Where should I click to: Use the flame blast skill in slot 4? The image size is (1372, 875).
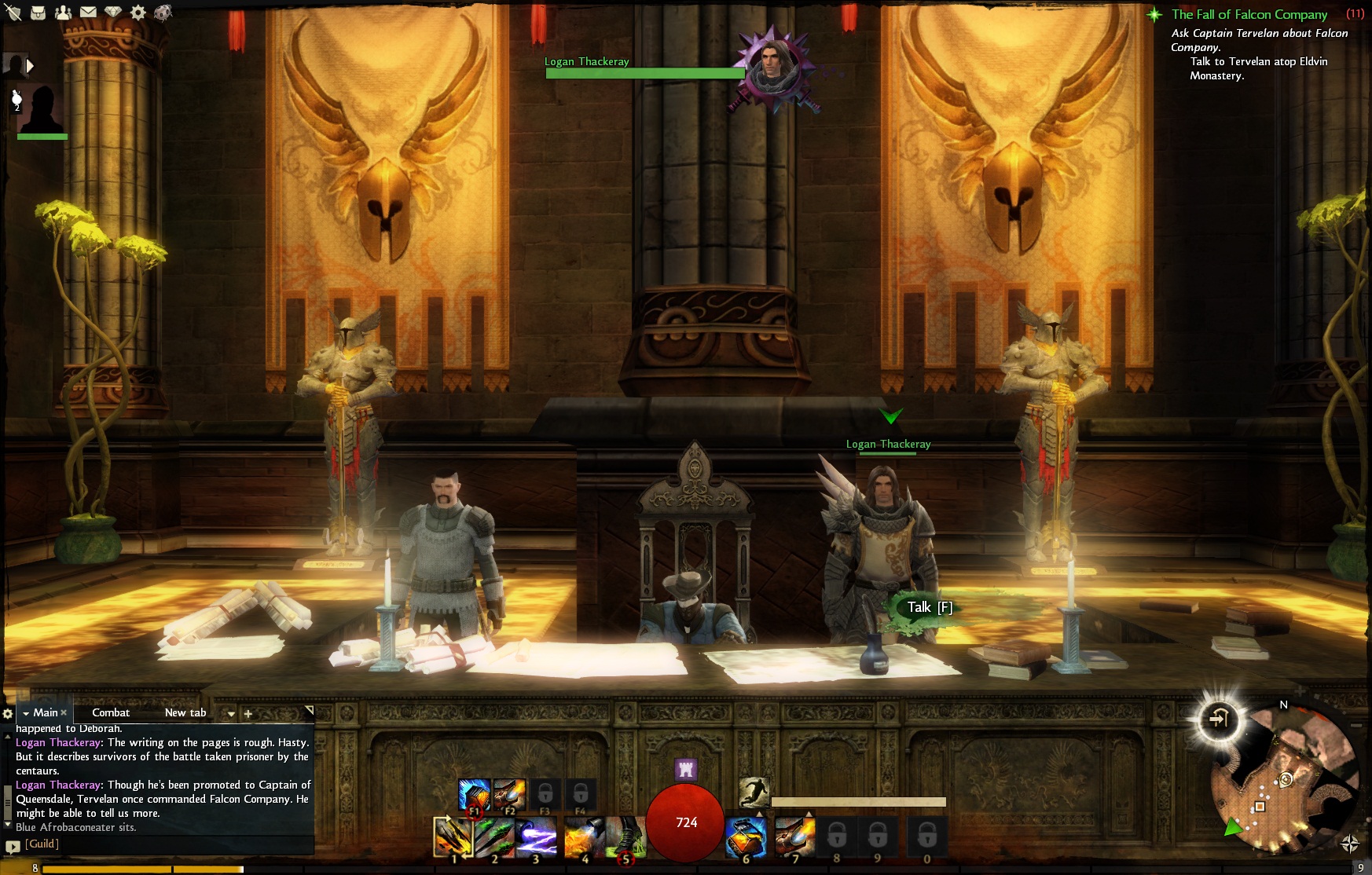pos(584,837)
